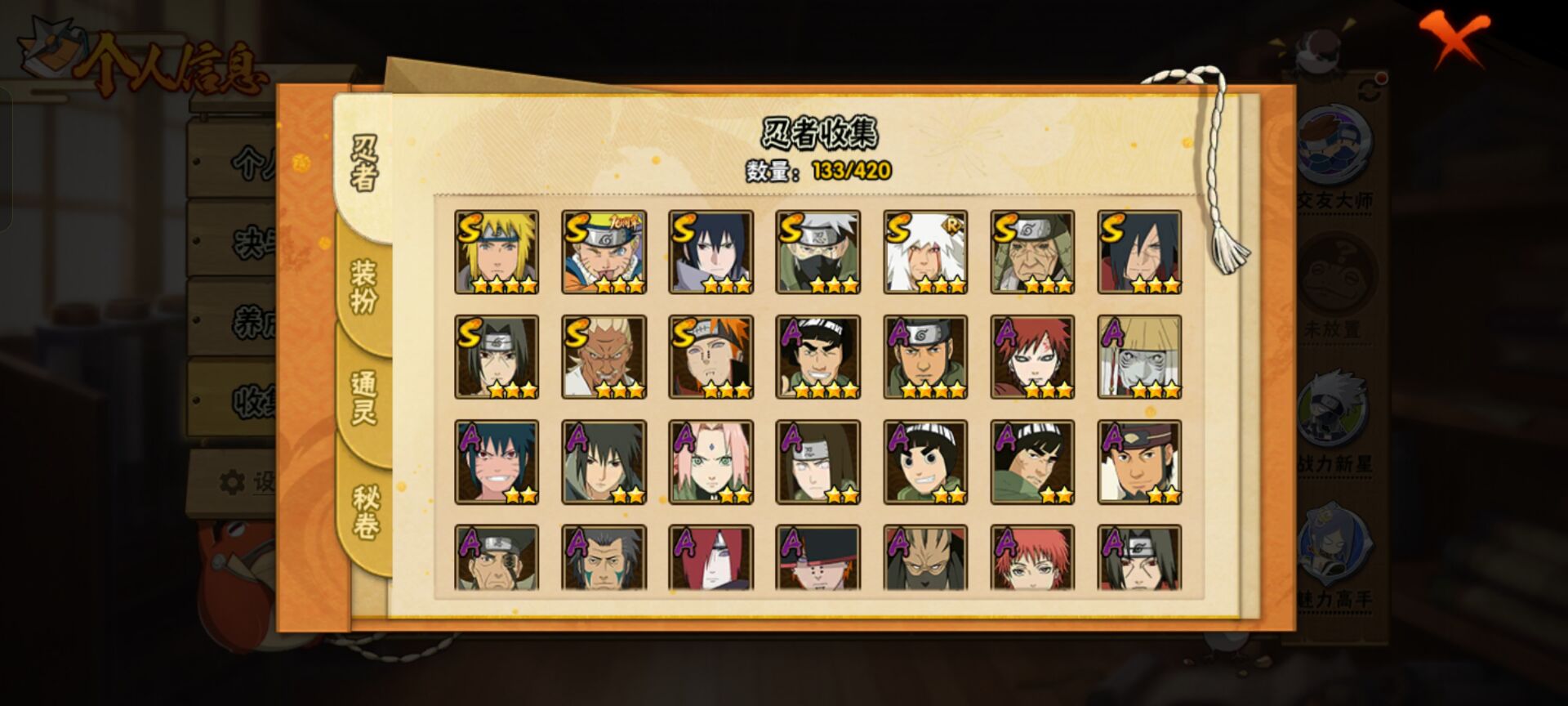Select the red-haired Gaara A-rank card

(1032, 357)
